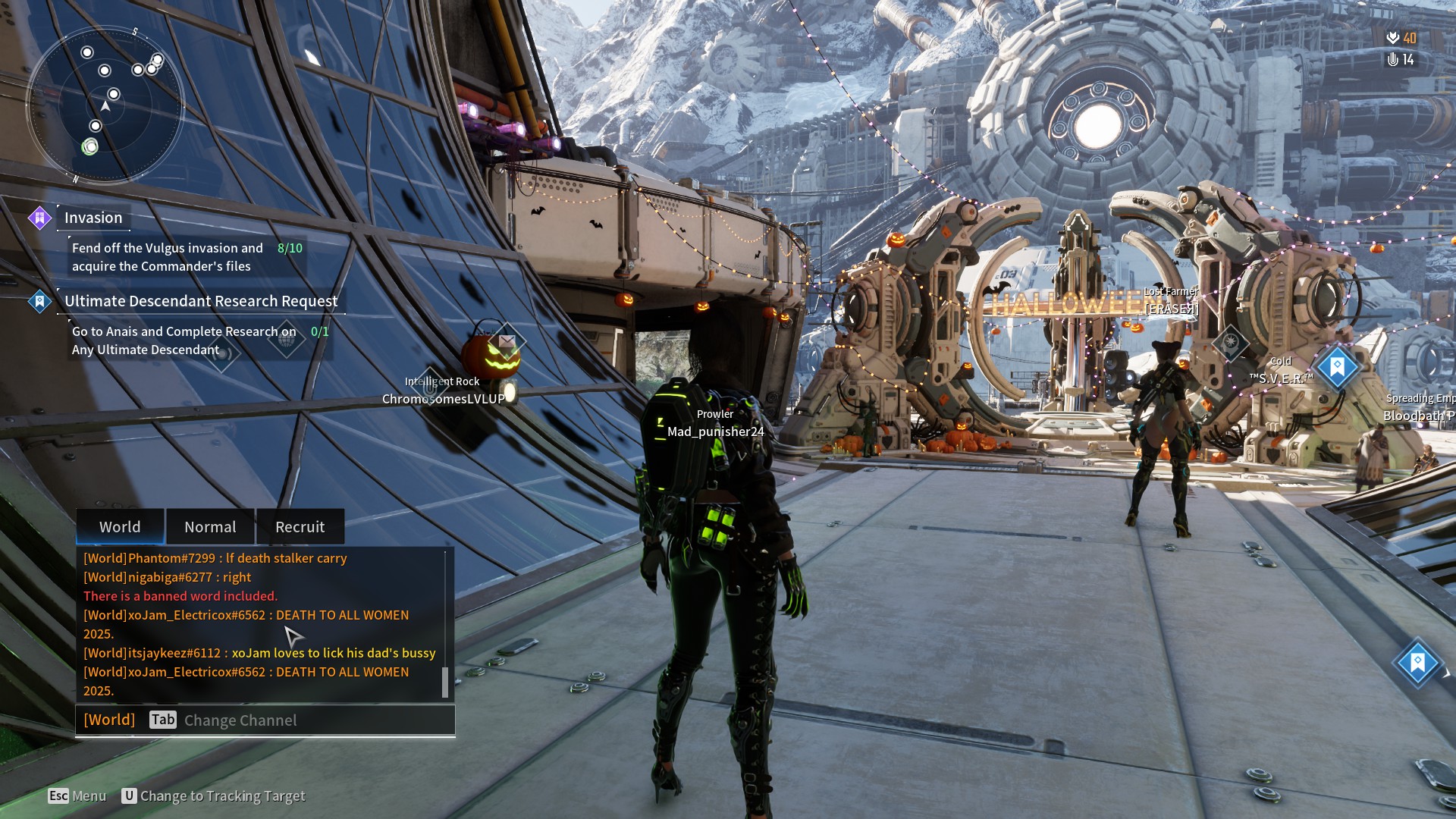Switch to the World chat tab
Screen dimensions: 1456x819
(120, 527)
